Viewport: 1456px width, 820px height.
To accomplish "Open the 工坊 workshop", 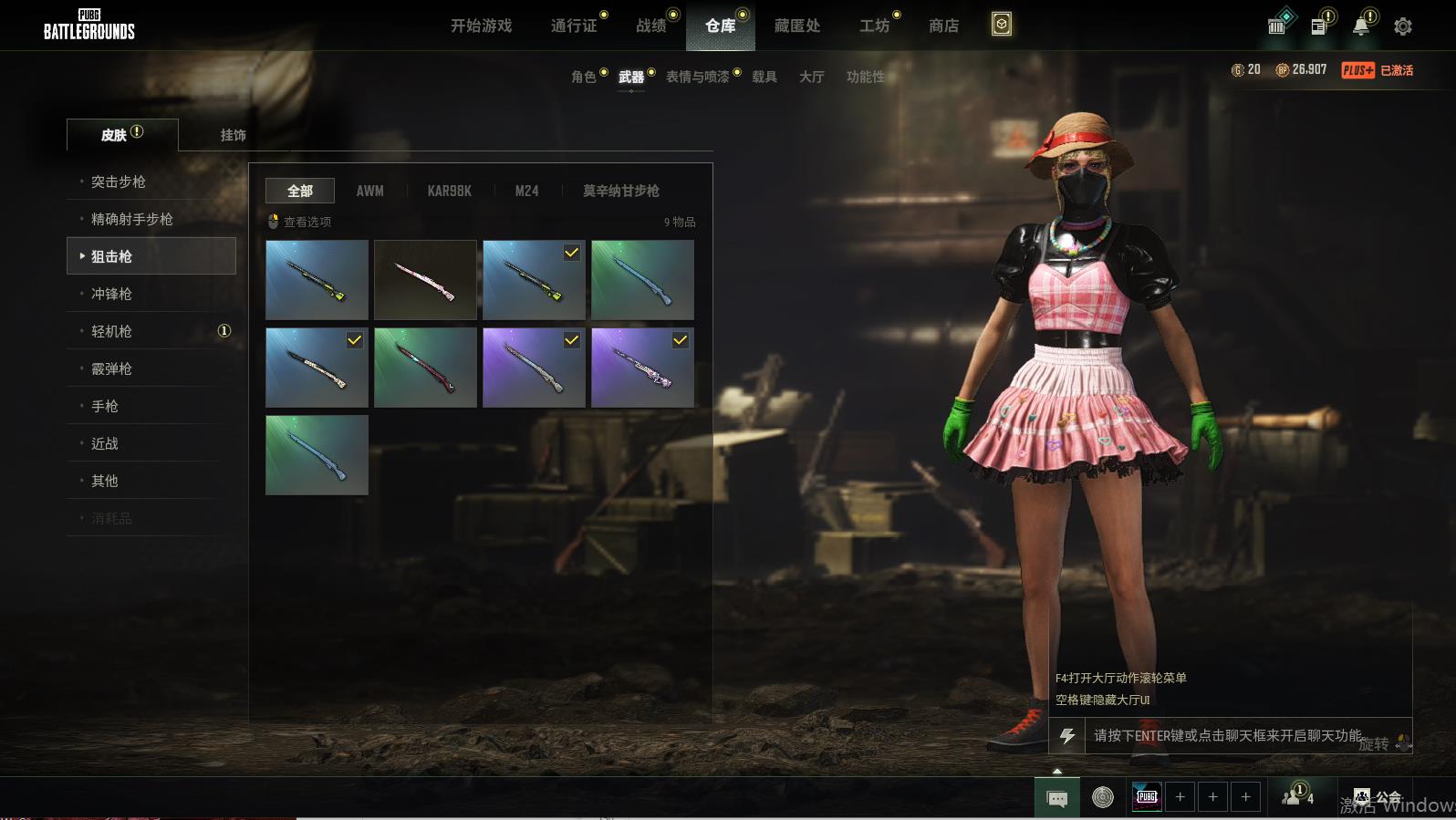I will click(874, 26).
